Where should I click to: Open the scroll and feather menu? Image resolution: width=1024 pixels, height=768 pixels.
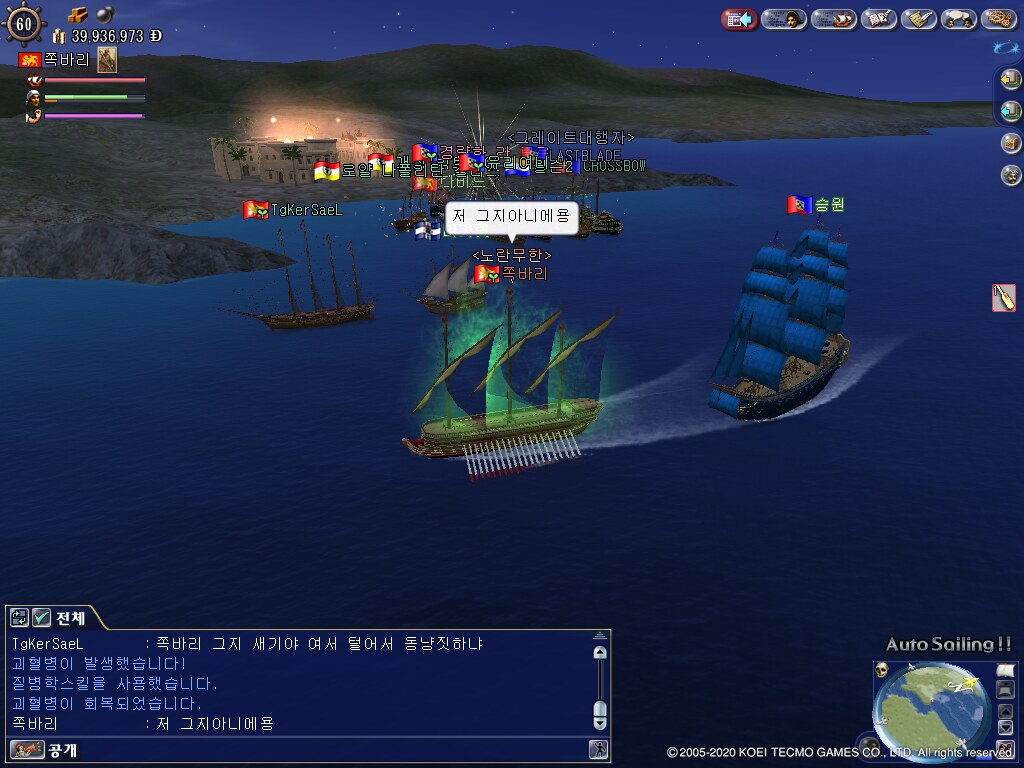(918, 19)
